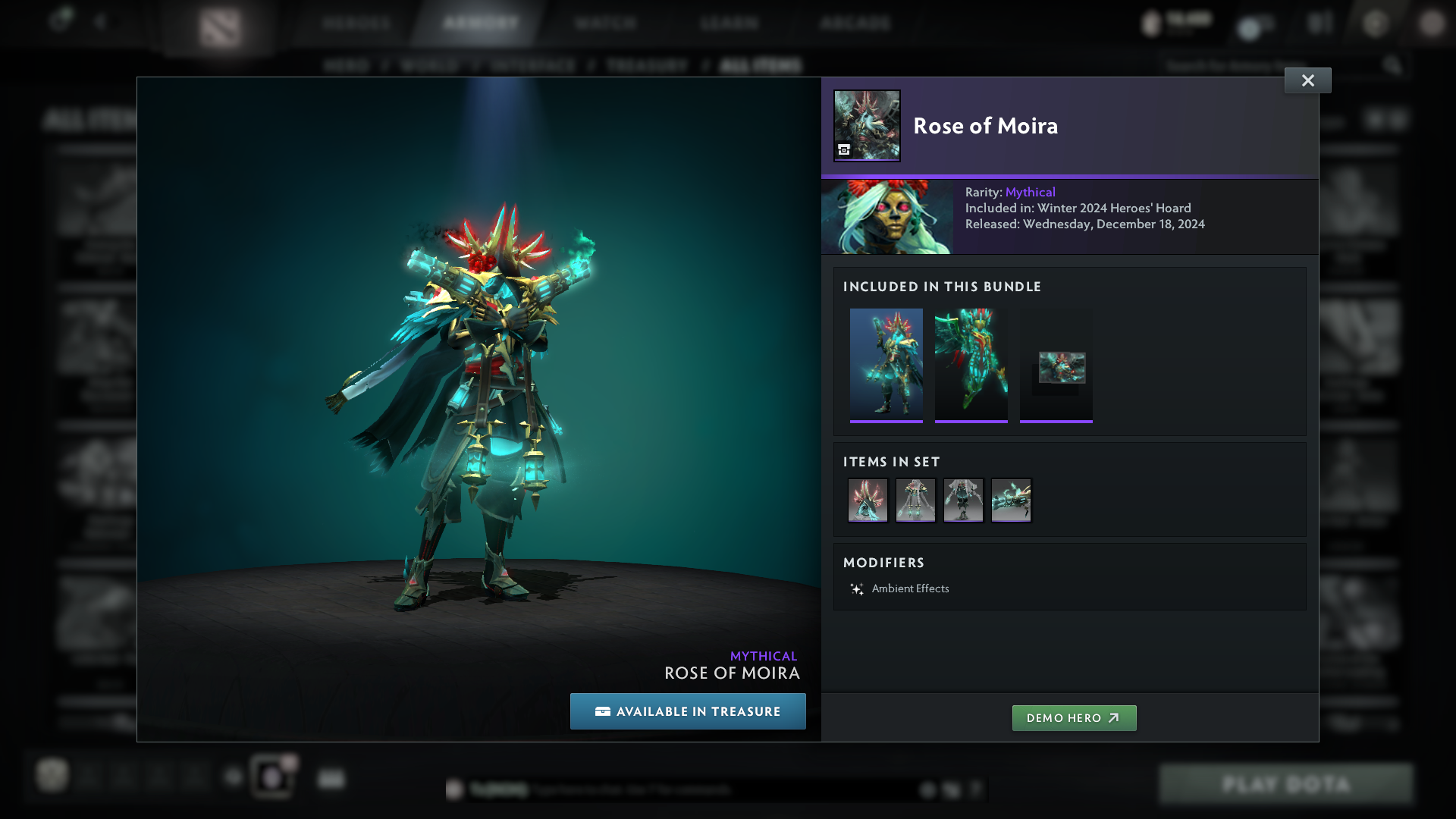Select the teal gun weapon set item
This screenshot has width=1456, height=819.
point(1011,500)
